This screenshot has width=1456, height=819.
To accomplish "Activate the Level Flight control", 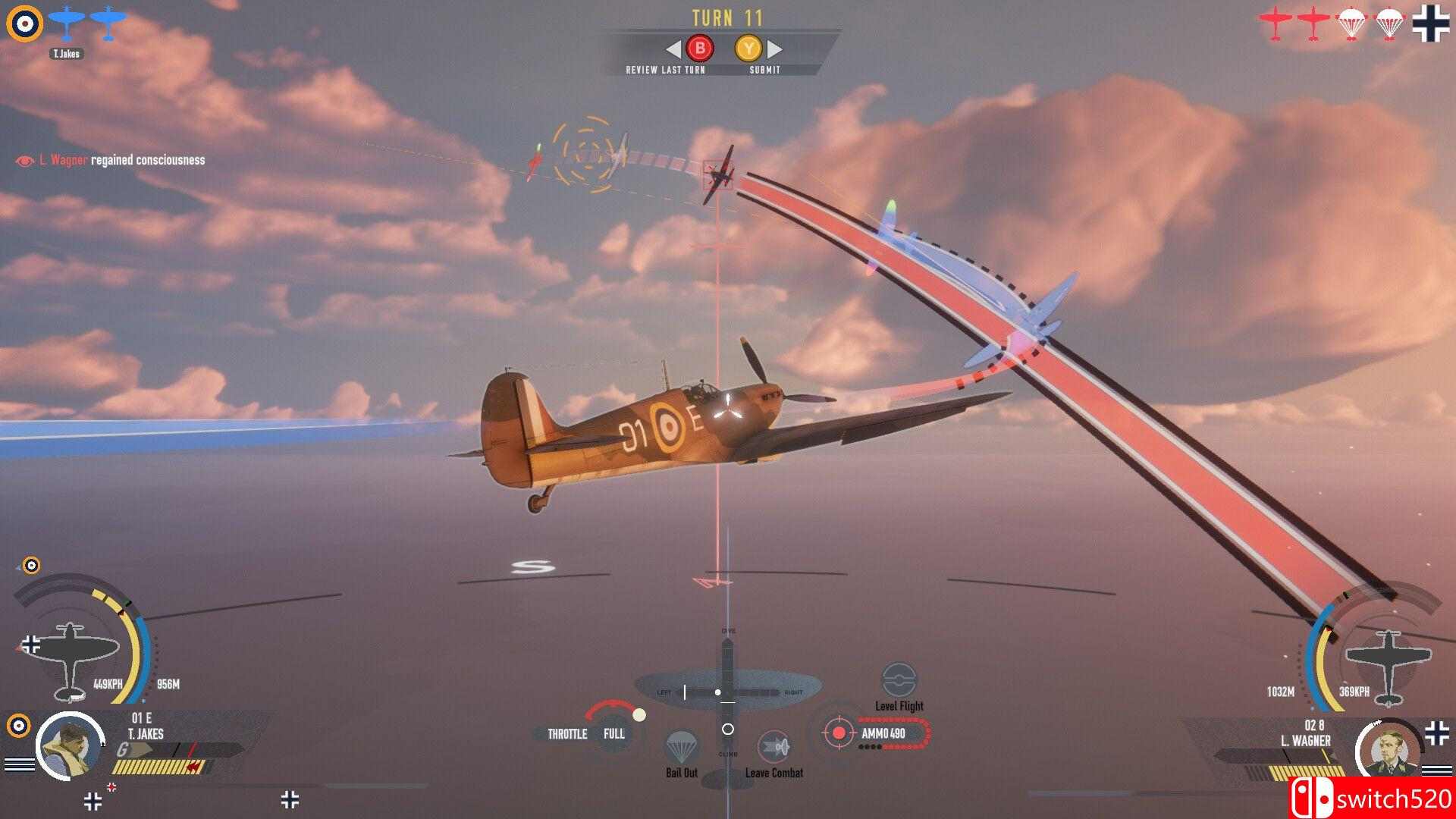I will (x=899, y=680).
